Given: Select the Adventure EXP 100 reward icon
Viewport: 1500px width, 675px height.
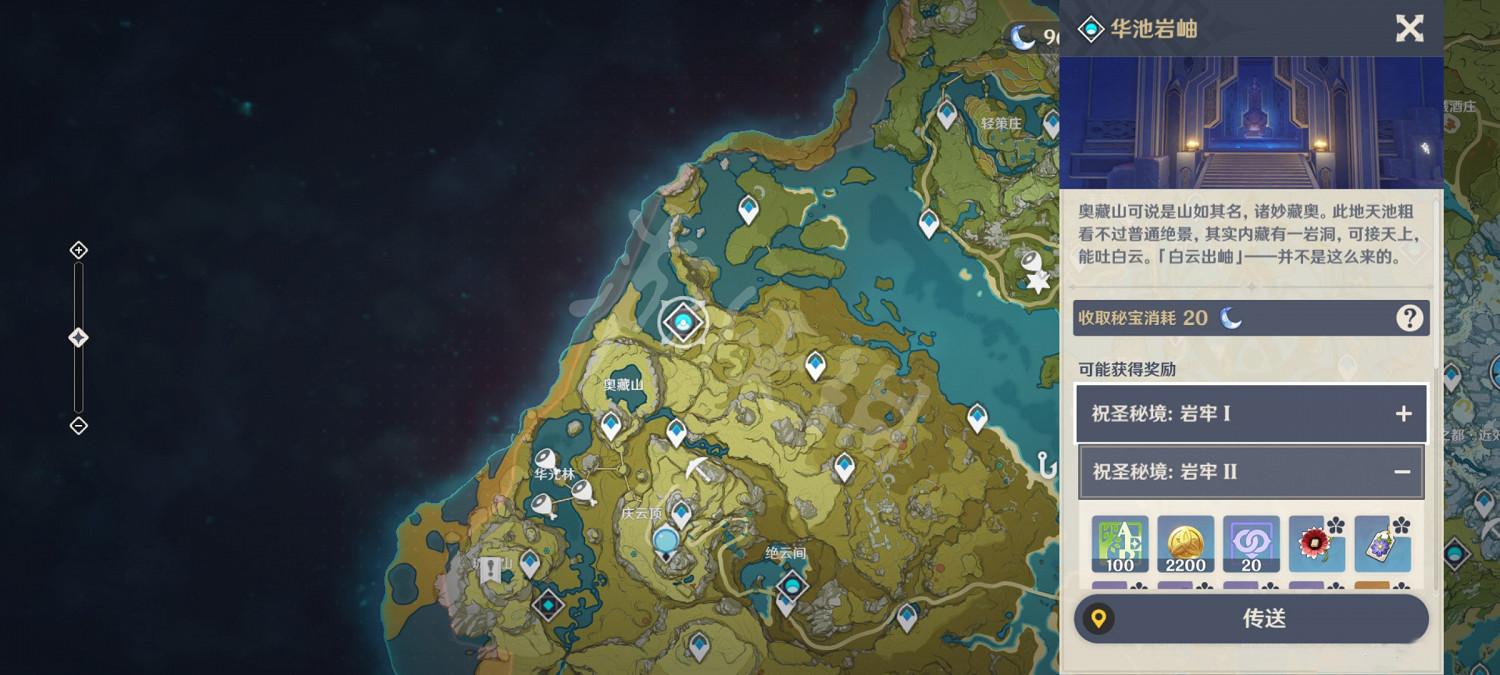Looking at the screenshot, I should point(1120,544).
